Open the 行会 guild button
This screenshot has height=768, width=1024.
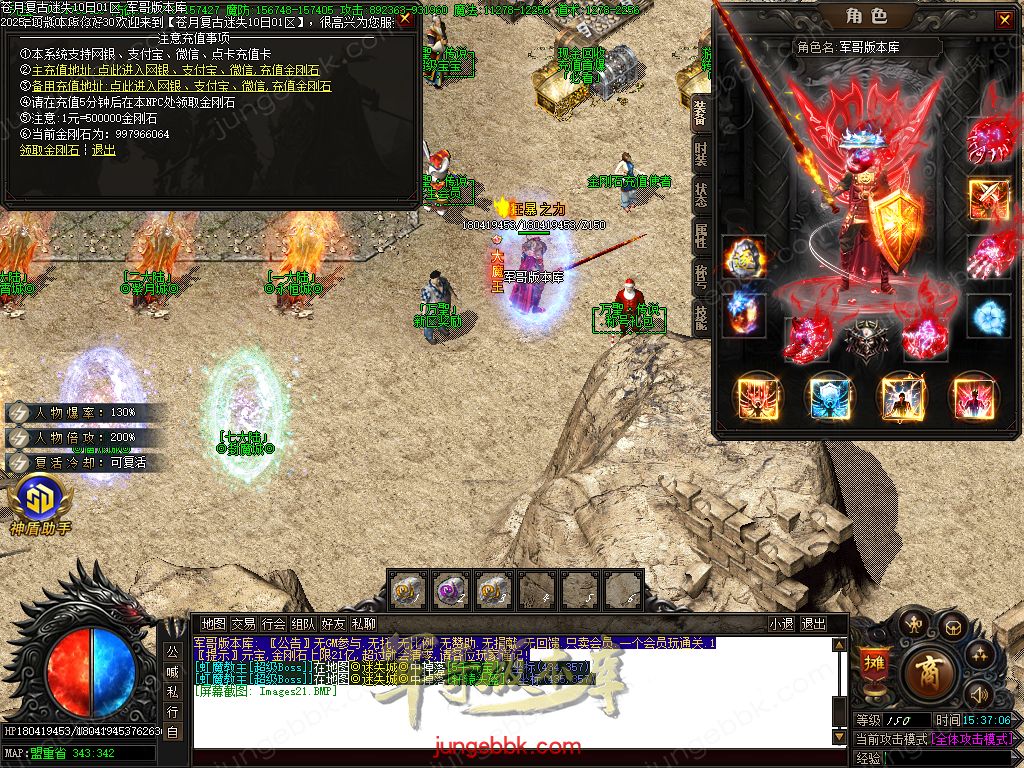(274, 623)
